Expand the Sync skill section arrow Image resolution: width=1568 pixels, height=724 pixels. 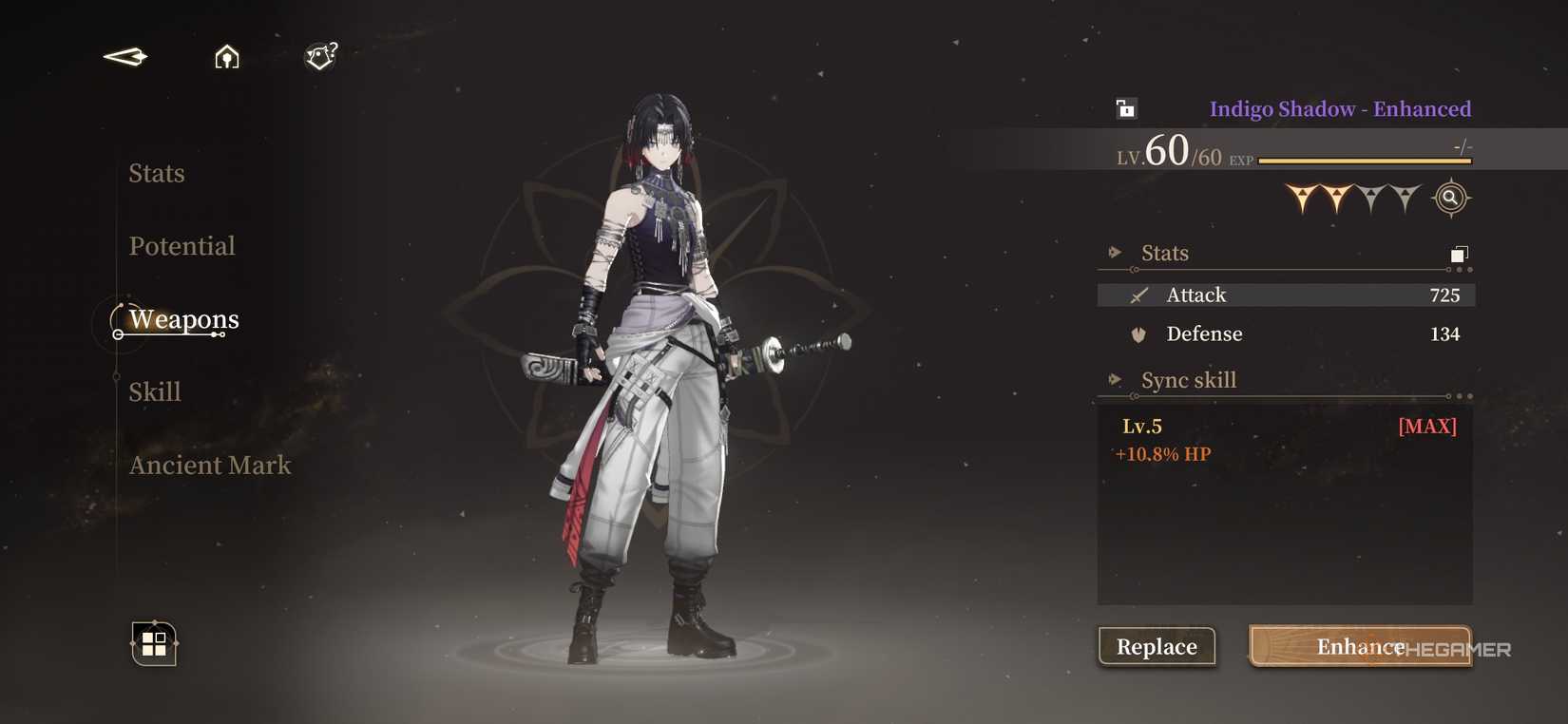pyautogui.click(x=1114, y=378)
